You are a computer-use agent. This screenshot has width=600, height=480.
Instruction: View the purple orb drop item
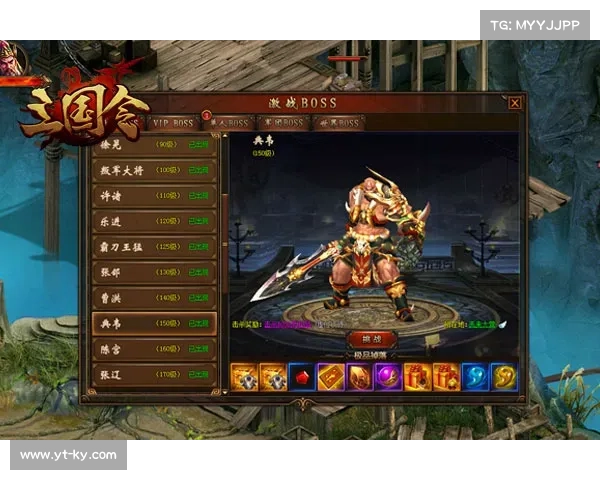pos(388,376)
